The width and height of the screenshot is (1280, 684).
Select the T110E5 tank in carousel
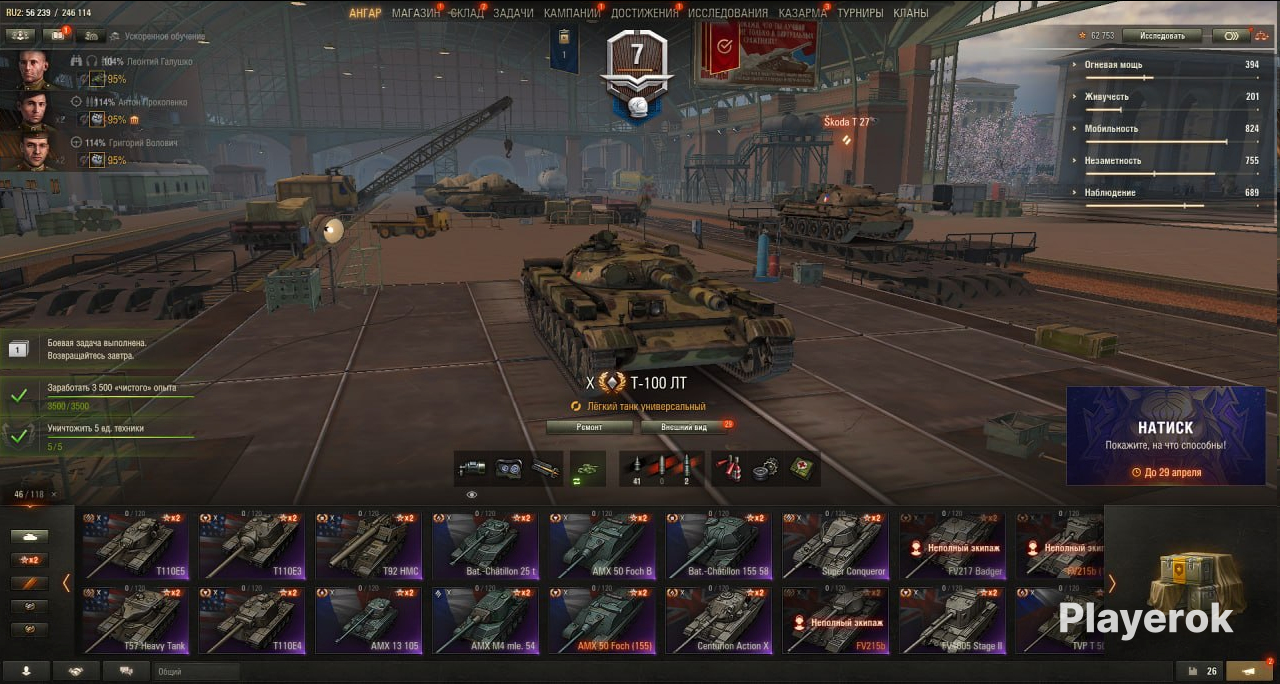(135, 546)
